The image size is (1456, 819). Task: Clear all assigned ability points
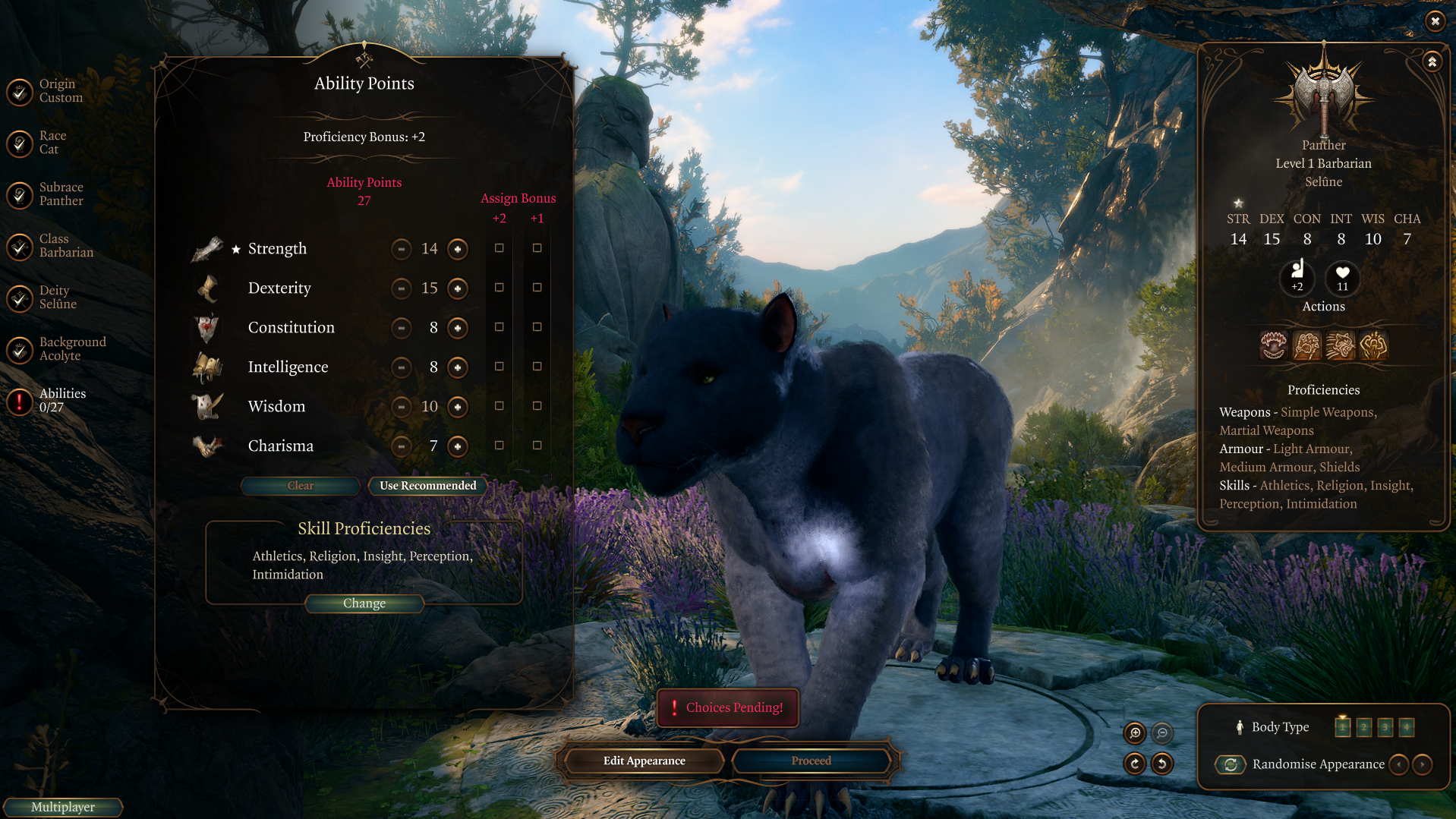click(x=301, y=486)
